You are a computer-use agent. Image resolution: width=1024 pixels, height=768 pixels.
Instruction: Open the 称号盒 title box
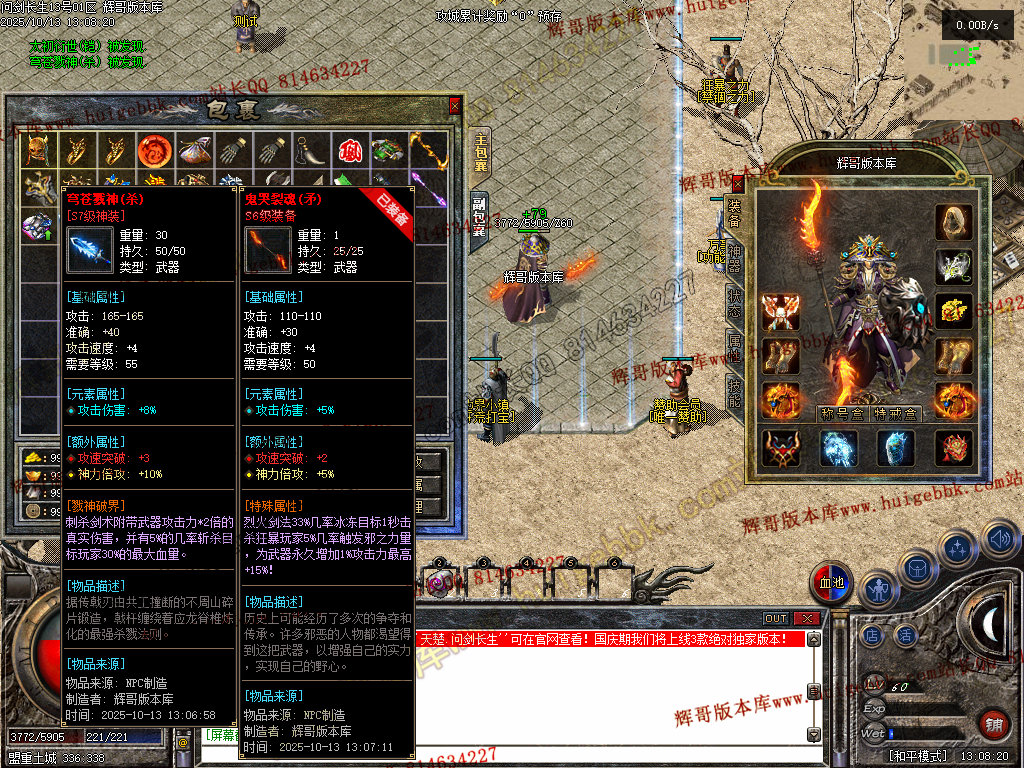coord(842,412)
